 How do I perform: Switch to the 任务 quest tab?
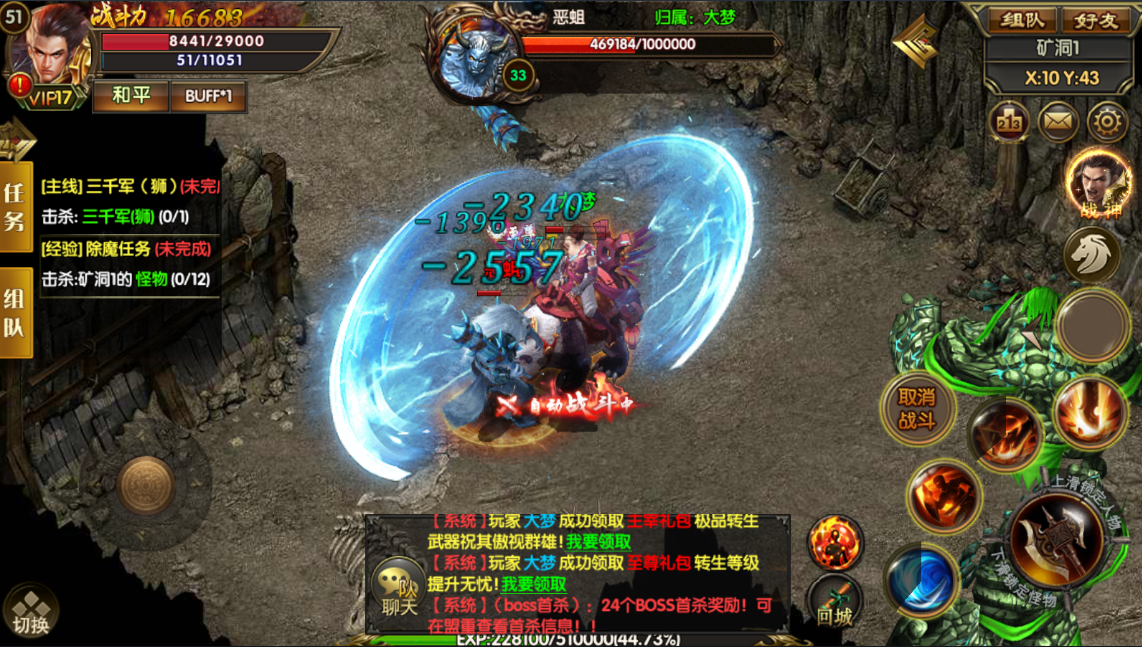(16, 207)
